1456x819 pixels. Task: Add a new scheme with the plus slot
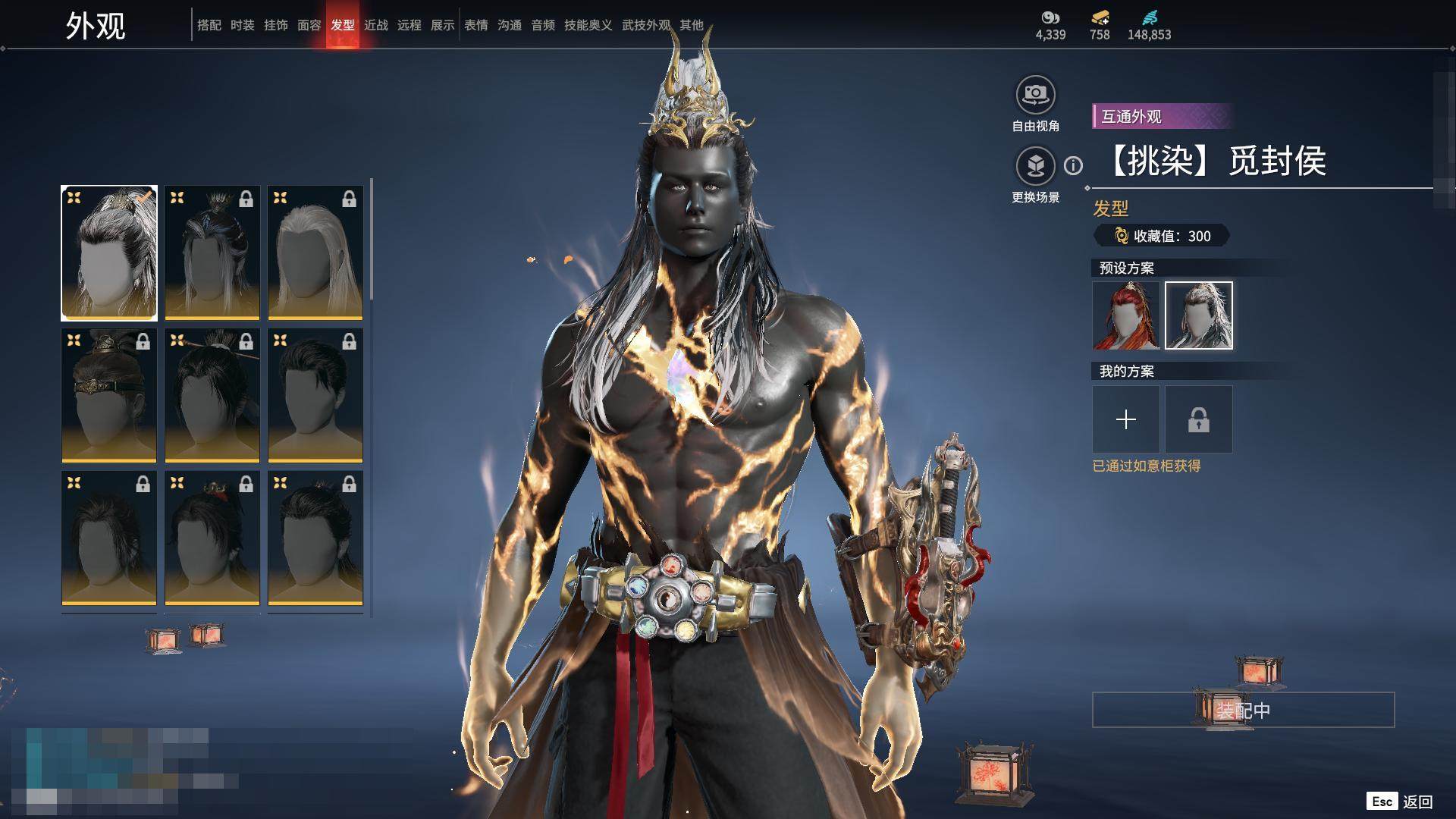coord(1125,419)
